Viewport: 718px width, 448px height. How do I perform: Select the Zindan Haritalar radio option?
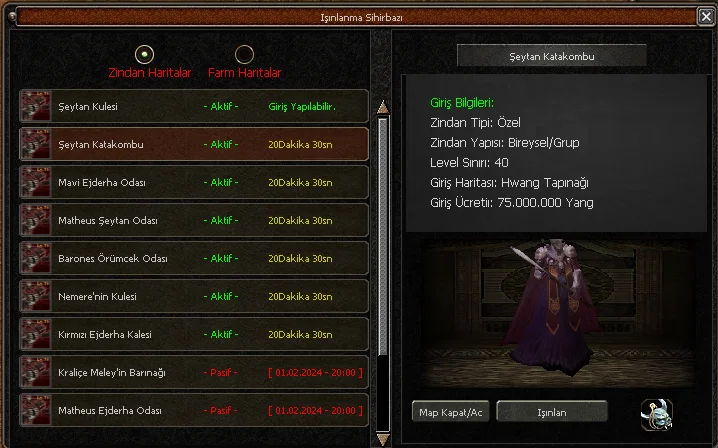(145, 54)
